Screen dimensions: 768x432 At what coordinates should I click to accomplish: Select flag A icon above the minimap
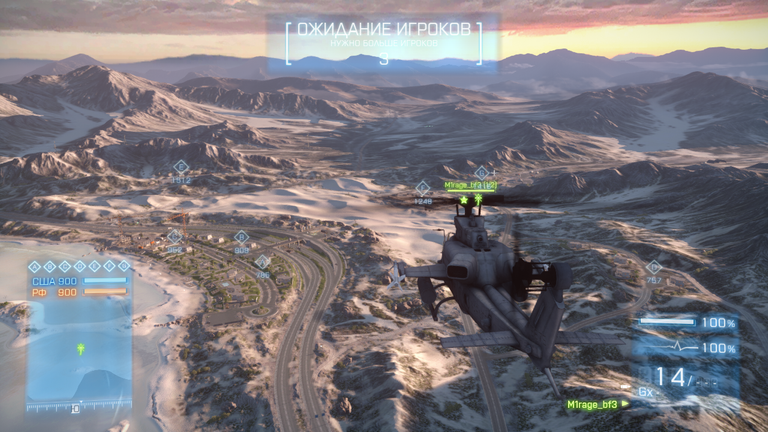(x=34, y=266)
